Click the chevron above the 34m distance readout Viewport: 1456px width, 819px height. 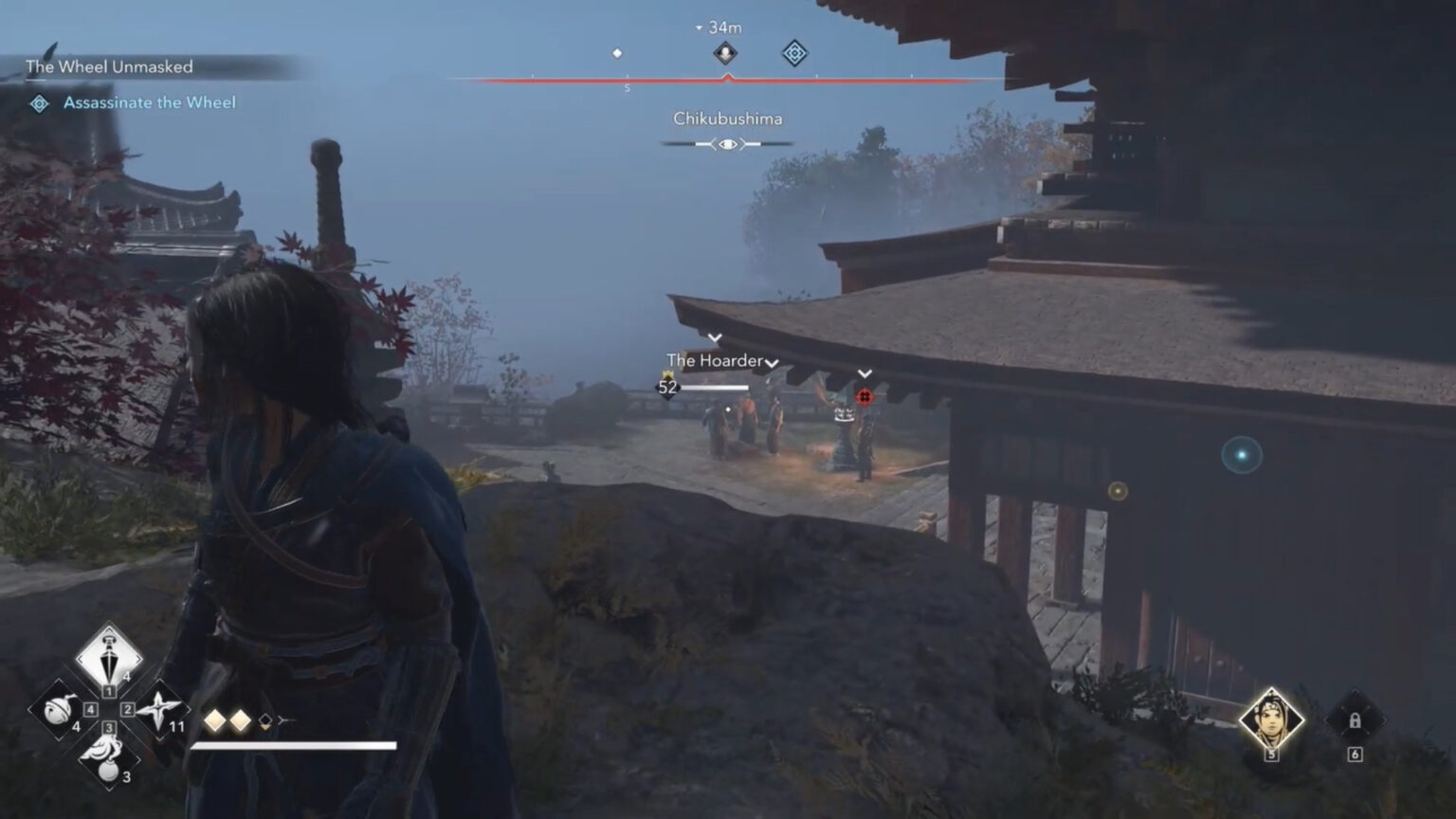[701, 27]
